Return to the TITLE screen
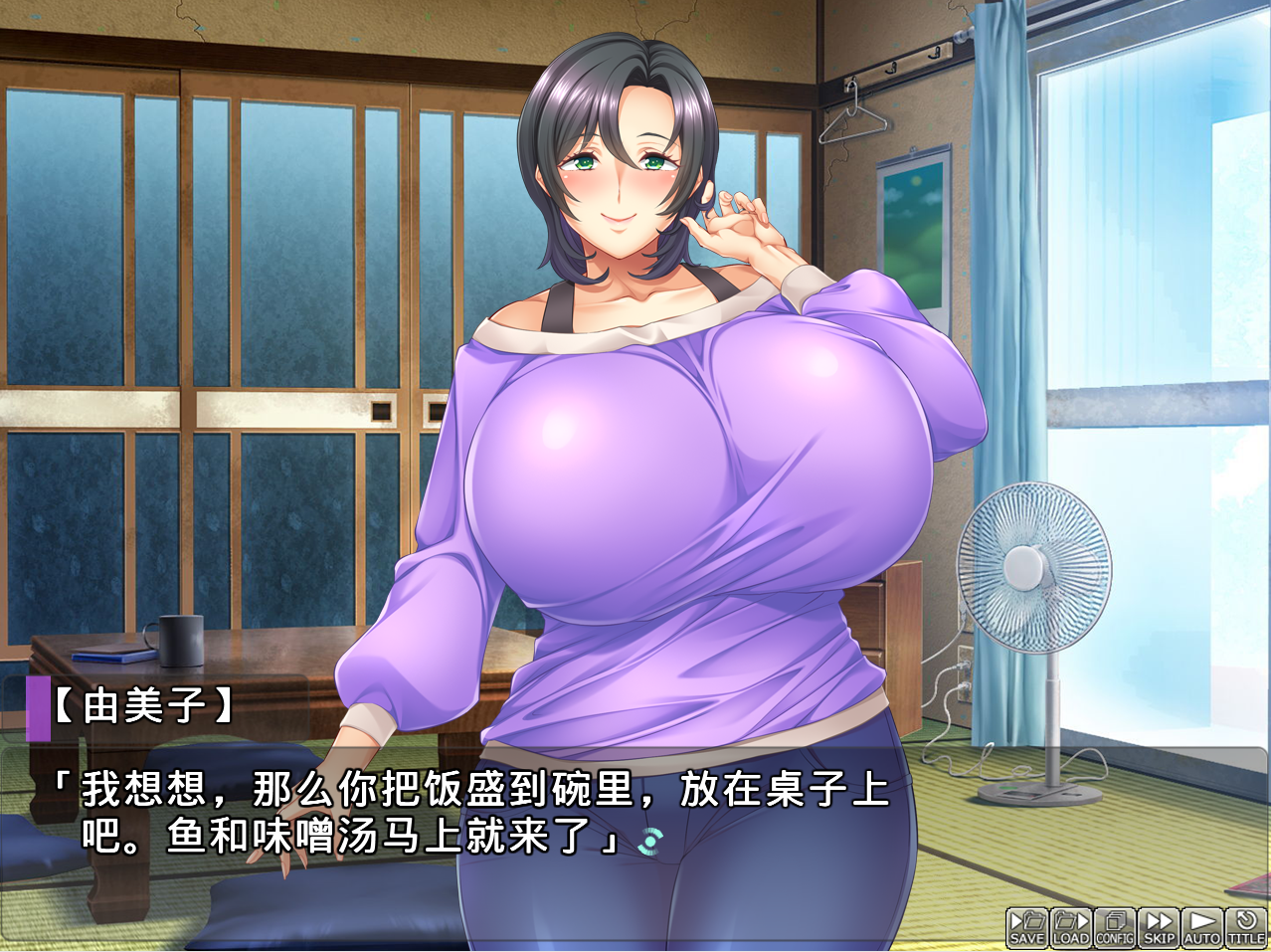 pos(1246,927)
